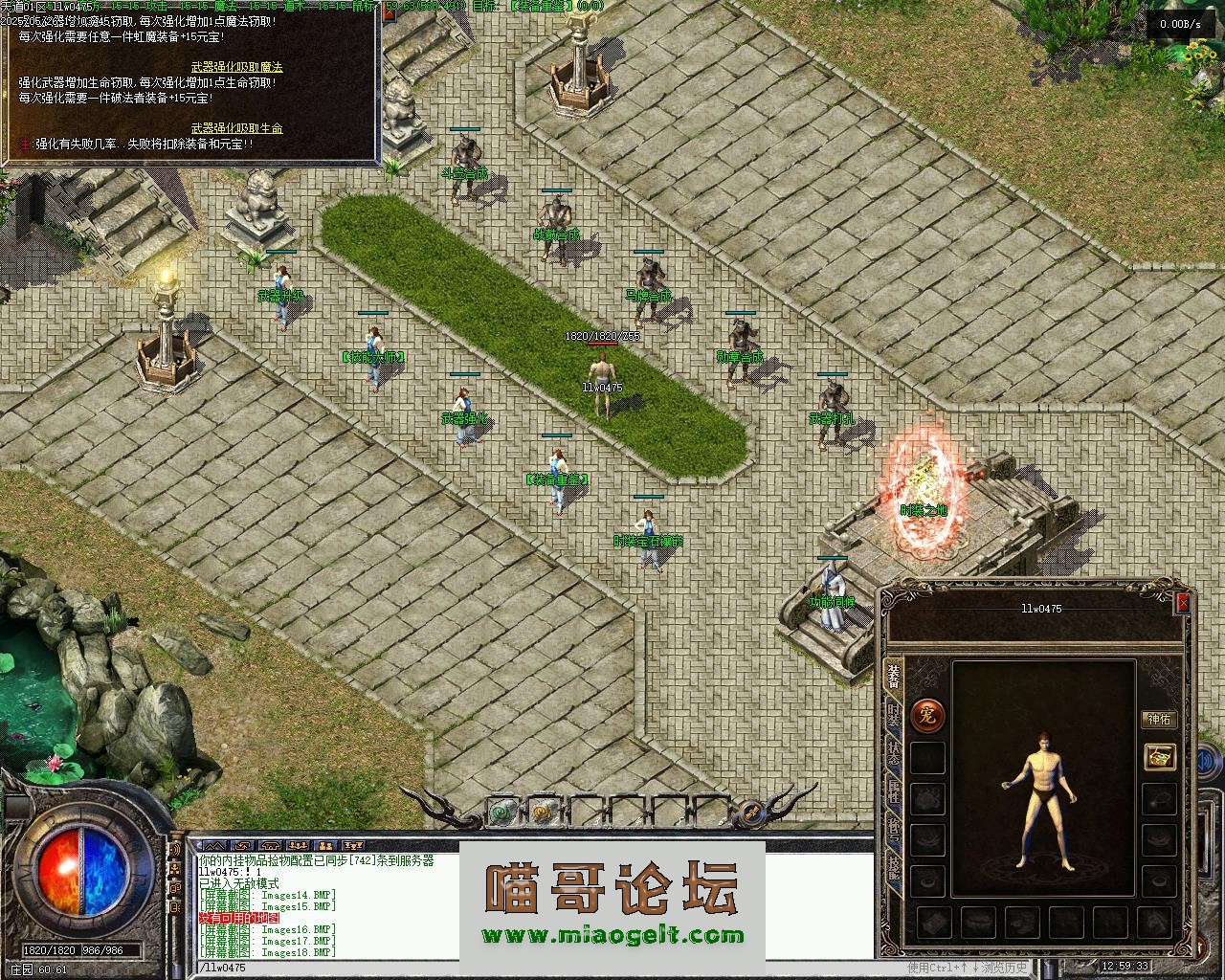Viewport: 1225px width, 980px height.
Task: Close the llw0475 character panel
Action: click(x=1183, y=603)
